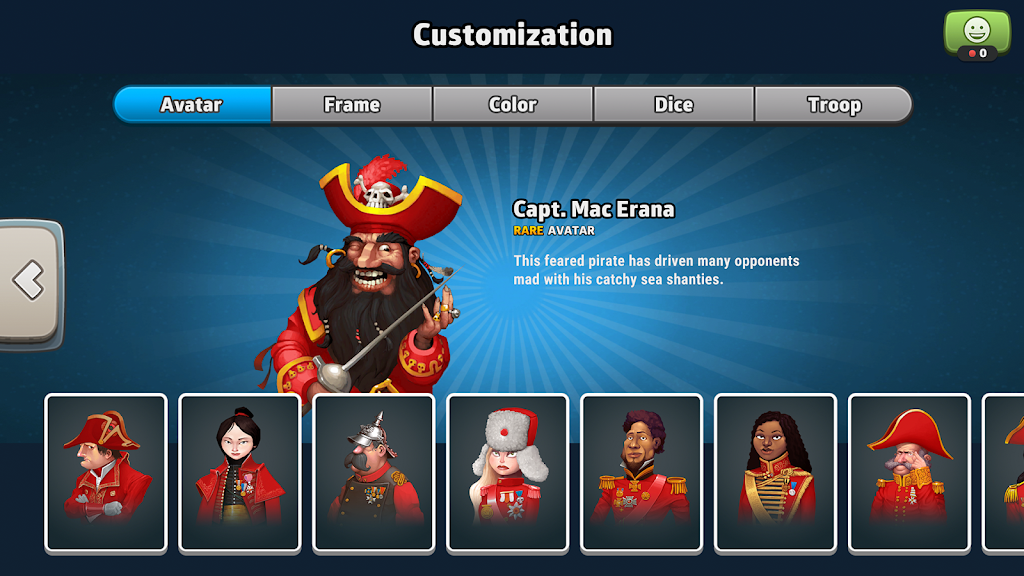The height and width of the screenshot is (576, 1024).
Task: Select the woman with black hair bun avatar
Action: [x=240, y=472]
